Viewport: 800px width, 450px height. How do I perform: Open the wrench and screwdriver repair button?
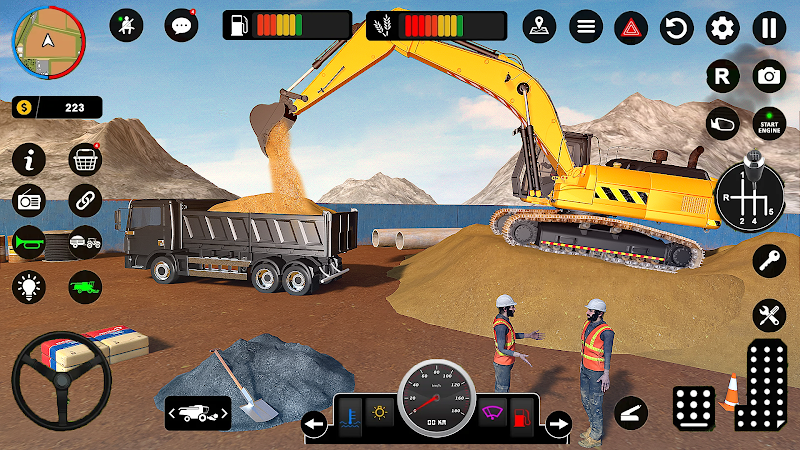point(769,316)
